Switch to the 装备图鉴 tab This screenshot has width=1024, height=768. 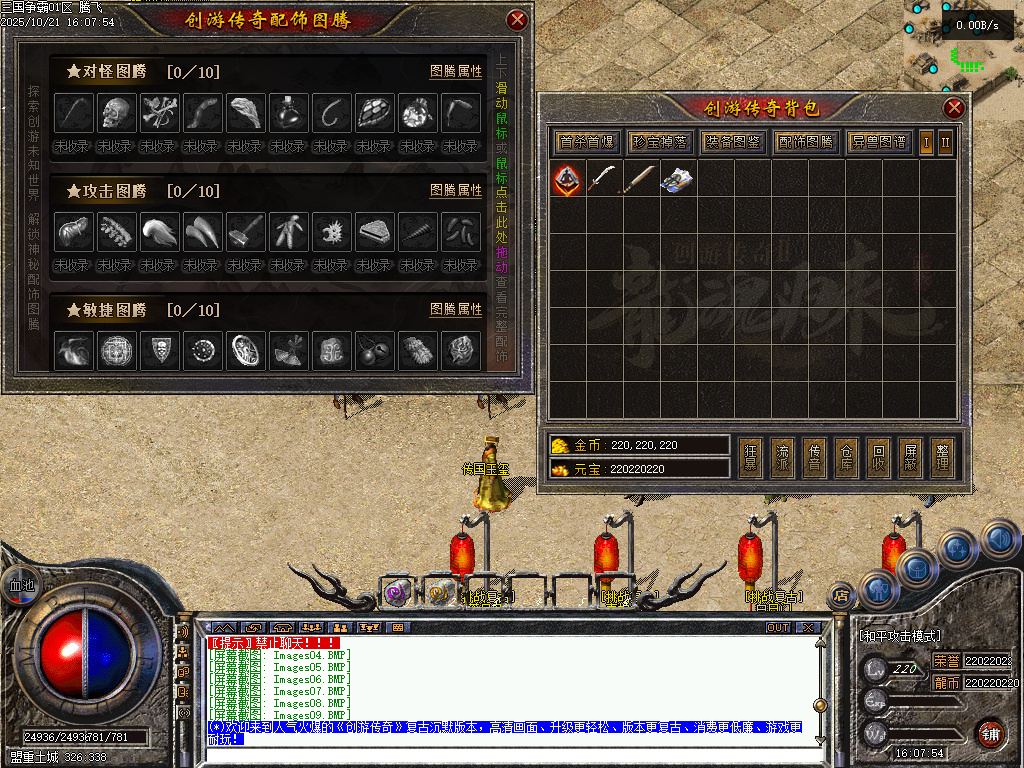[733, 142]
